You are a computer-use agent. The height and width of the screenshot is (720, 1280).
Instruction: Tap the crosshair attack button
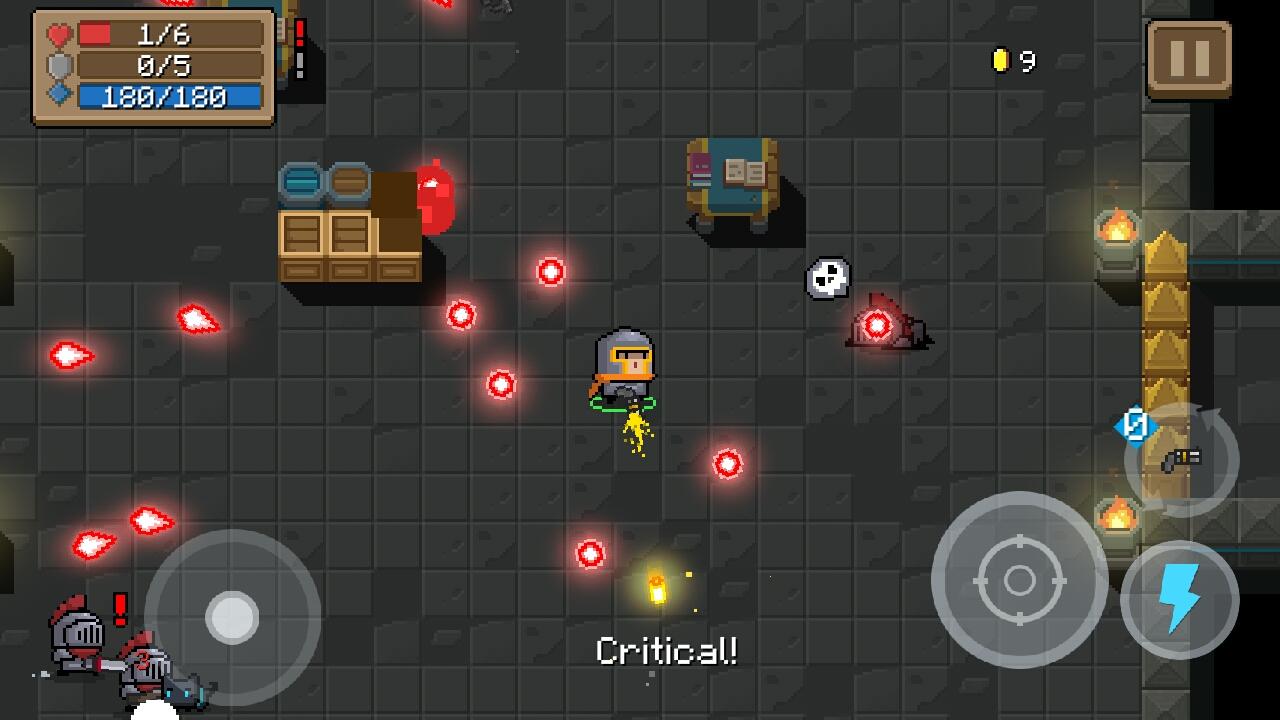coord(1019,579)
